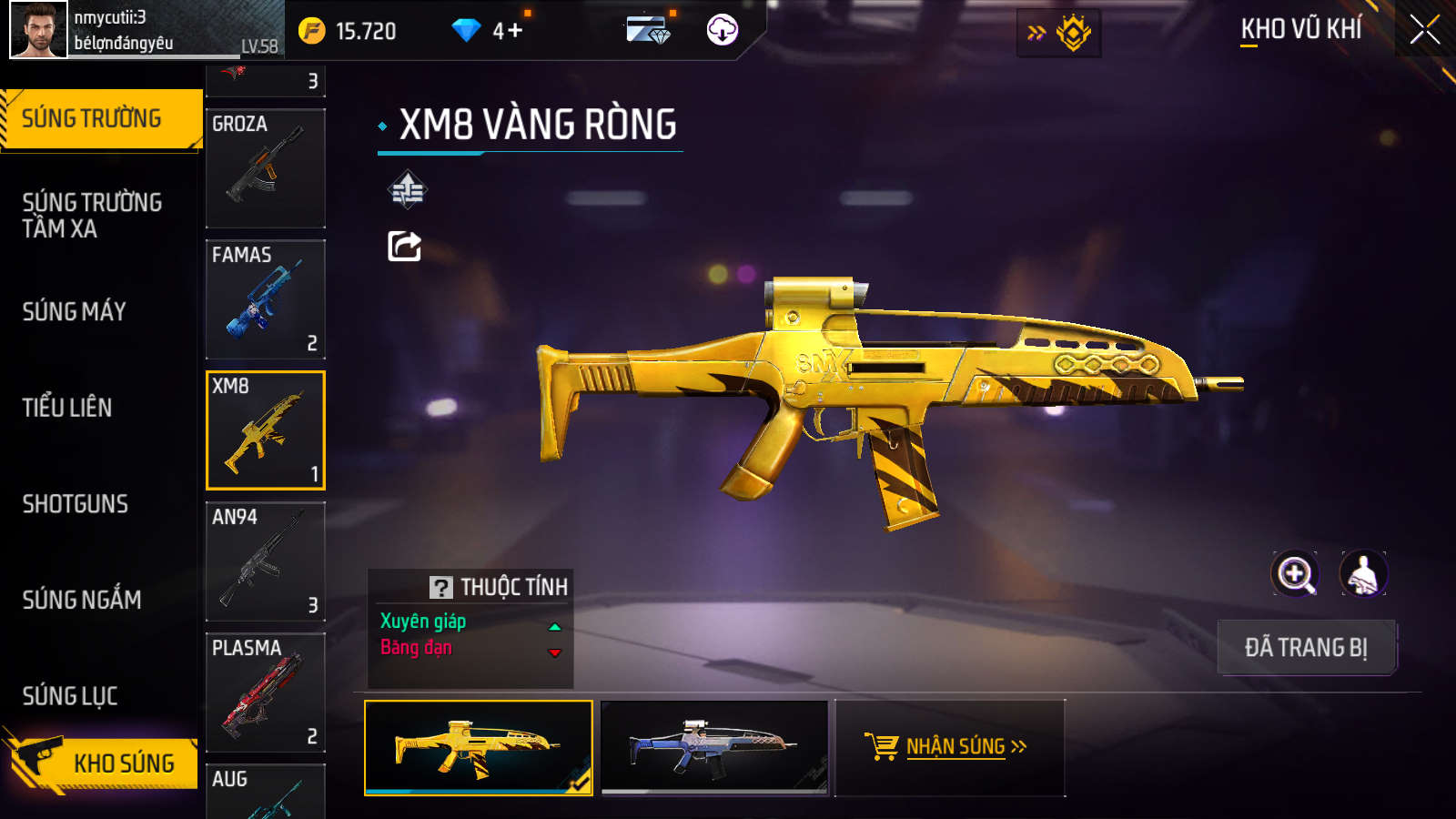This screenshot has width=1456, height=819.
Task: Close the weapon armory screen
Action: [x=1424, y=30]
